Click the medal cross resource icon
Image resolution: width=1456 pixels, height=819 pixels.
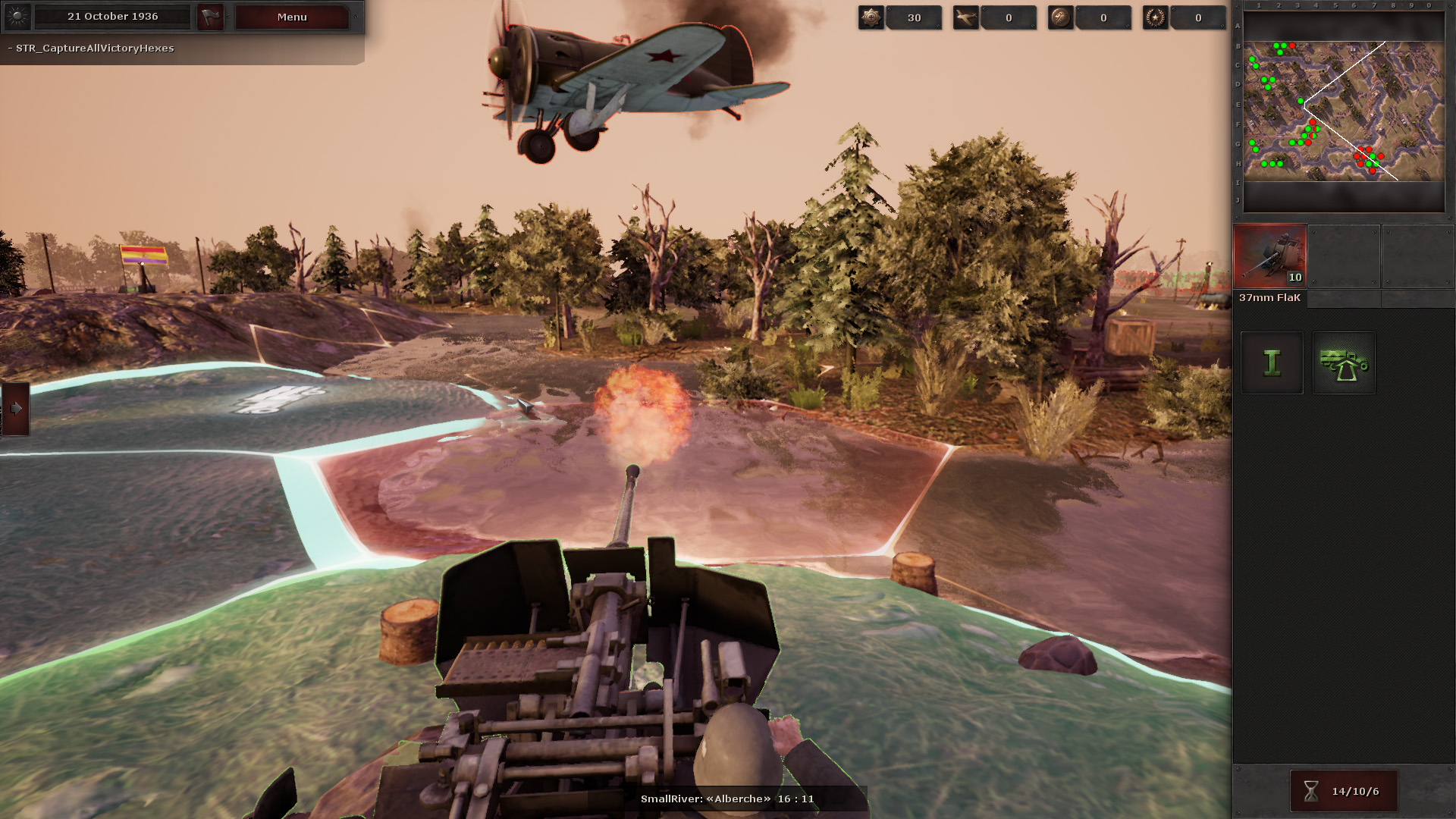pos(871,17)
